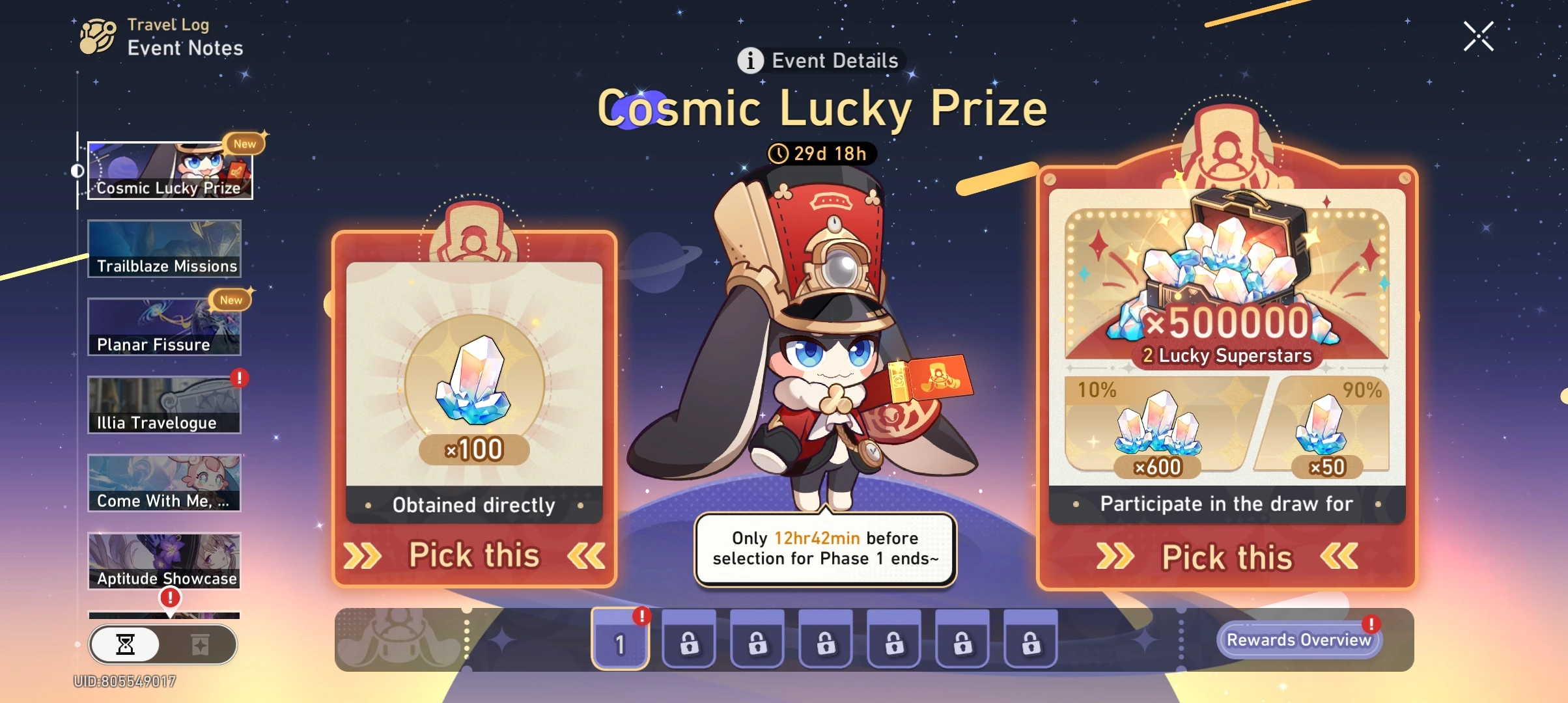
Task: Select the Come With Me event
Action: click(164, 483)
